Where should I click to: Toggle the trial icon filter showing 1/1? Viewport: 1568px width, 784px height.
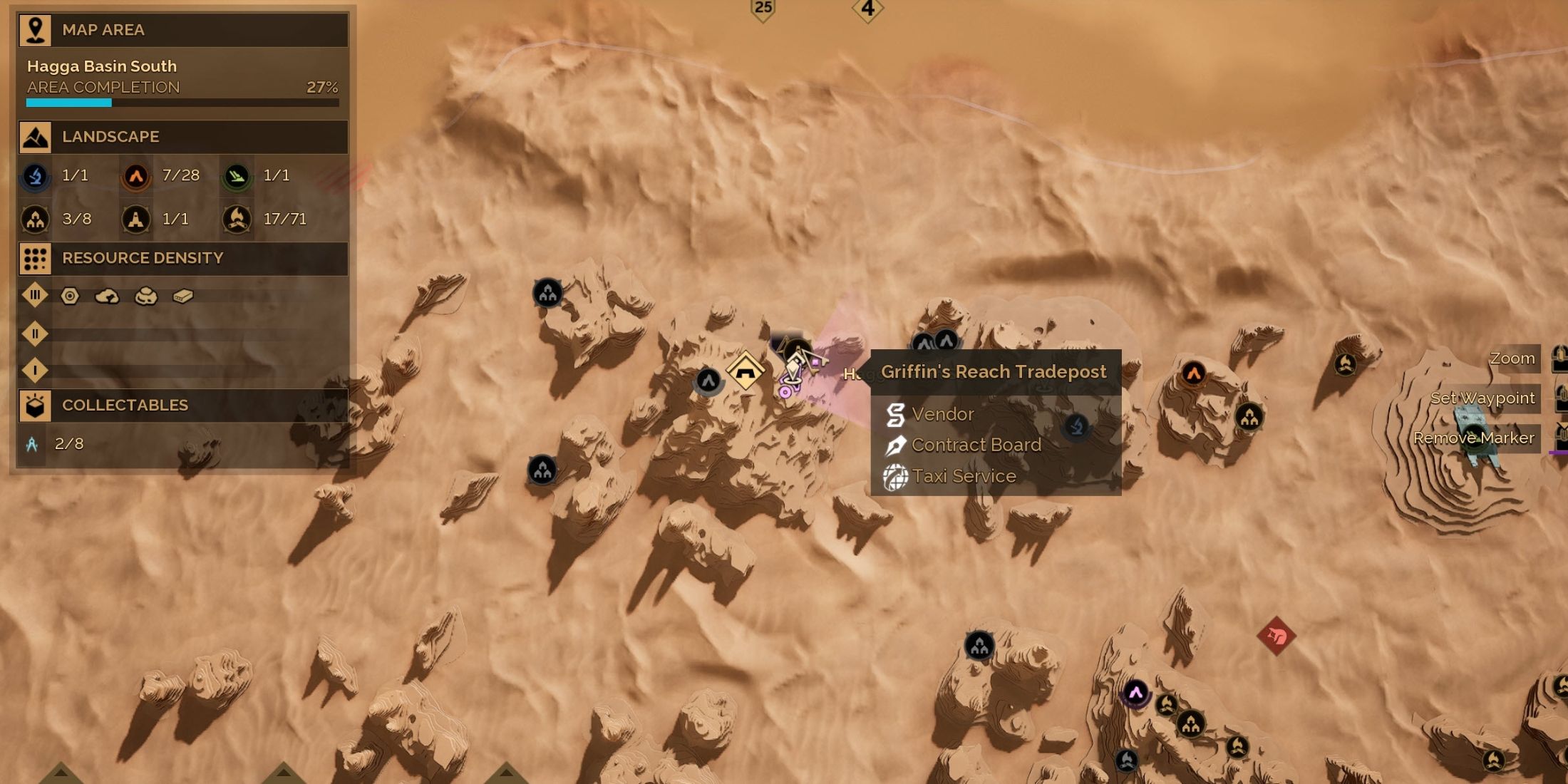(136, 219)
